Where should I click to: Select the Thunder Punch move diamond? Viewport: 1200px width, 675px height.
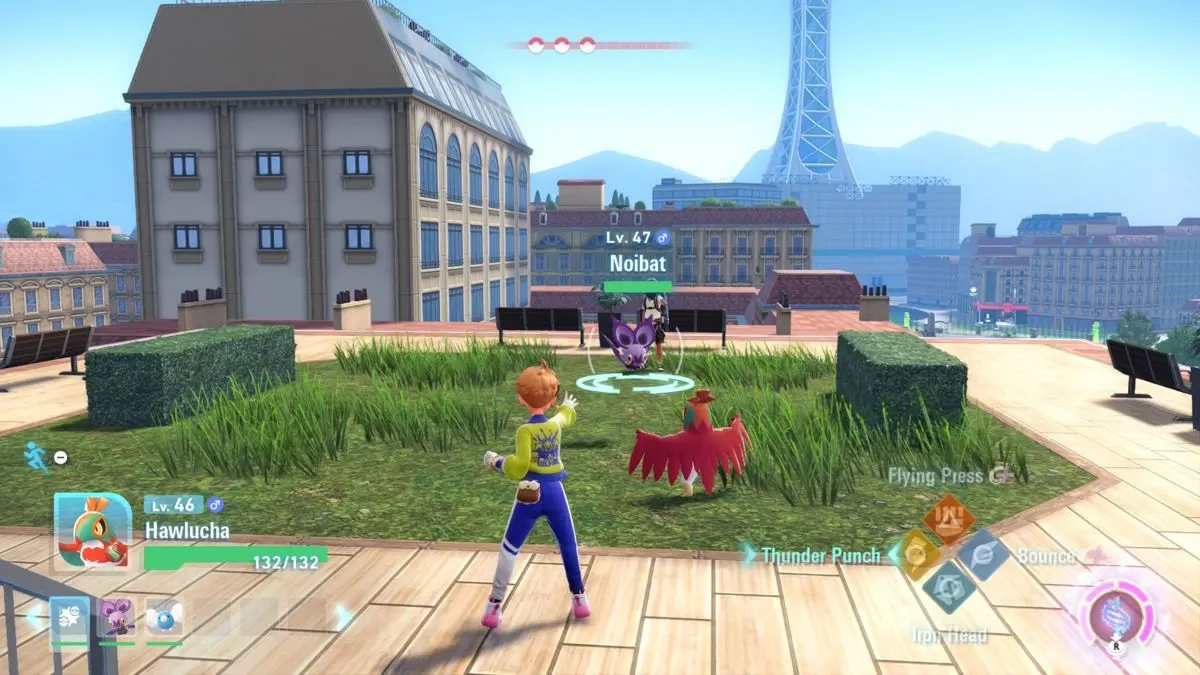(912, 553)
